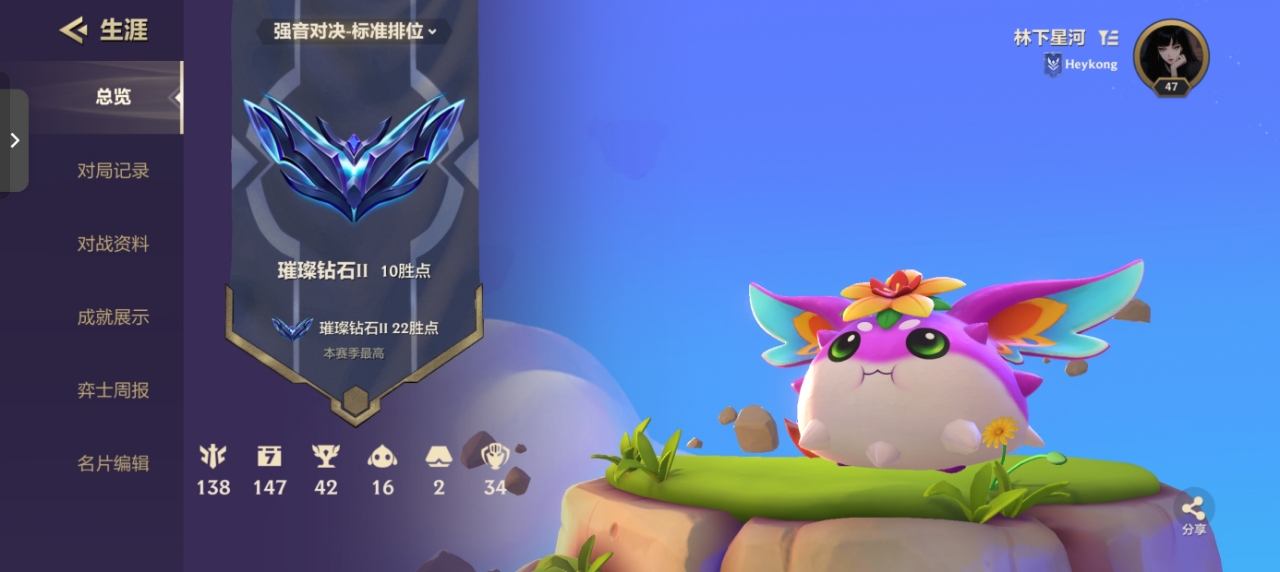Image resolution: width=1280 pixels, height=572 pixels.
Task: Show the 成就展示 achievements tab
Action: click(x=113, y=317)
